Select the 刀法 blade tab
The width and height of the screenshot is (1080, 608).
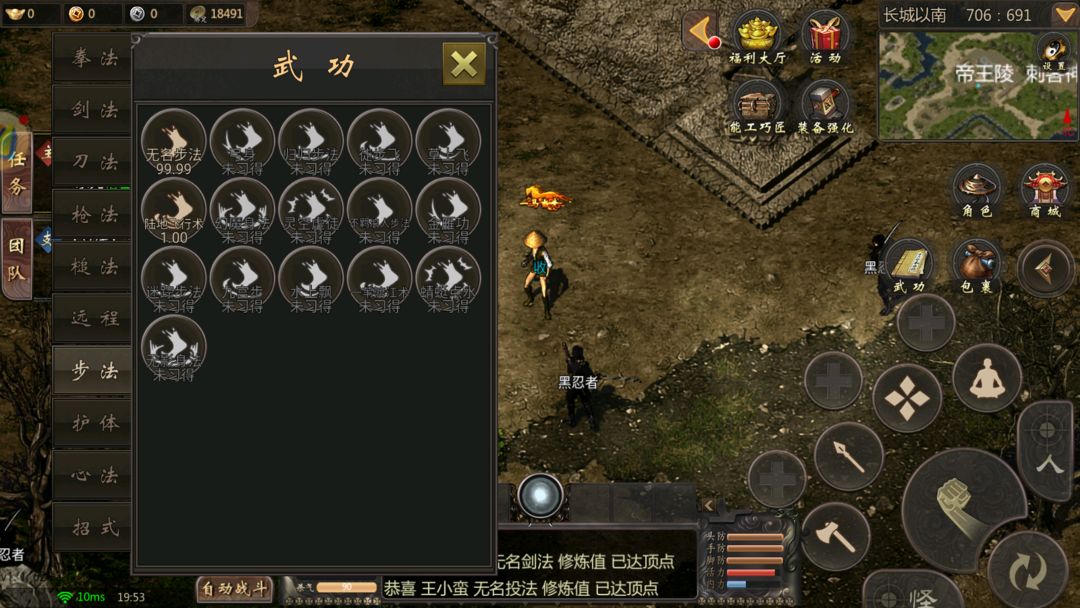coord(94,162)
